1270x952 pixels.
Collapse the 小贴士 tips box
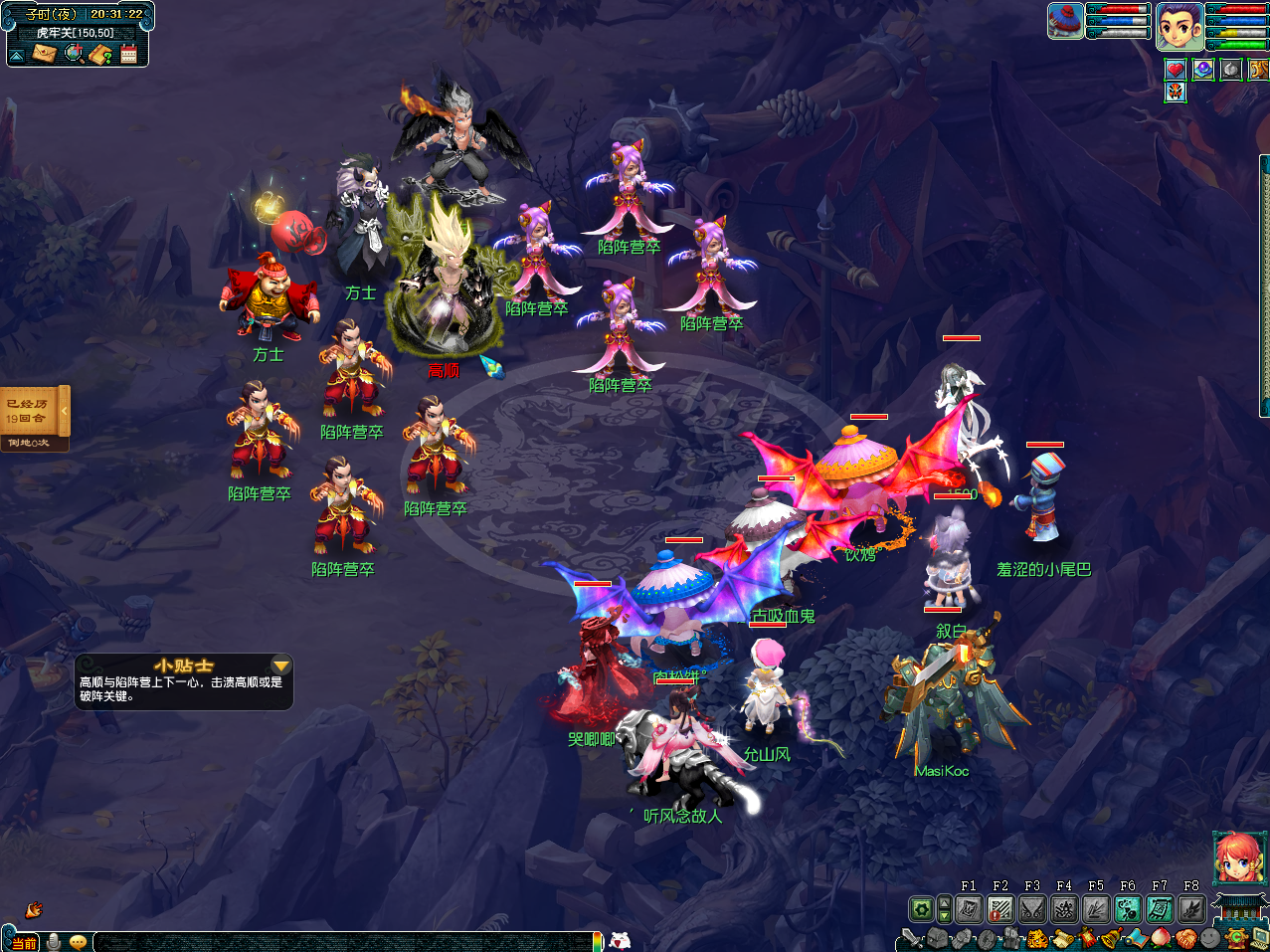tap(281, 666)
